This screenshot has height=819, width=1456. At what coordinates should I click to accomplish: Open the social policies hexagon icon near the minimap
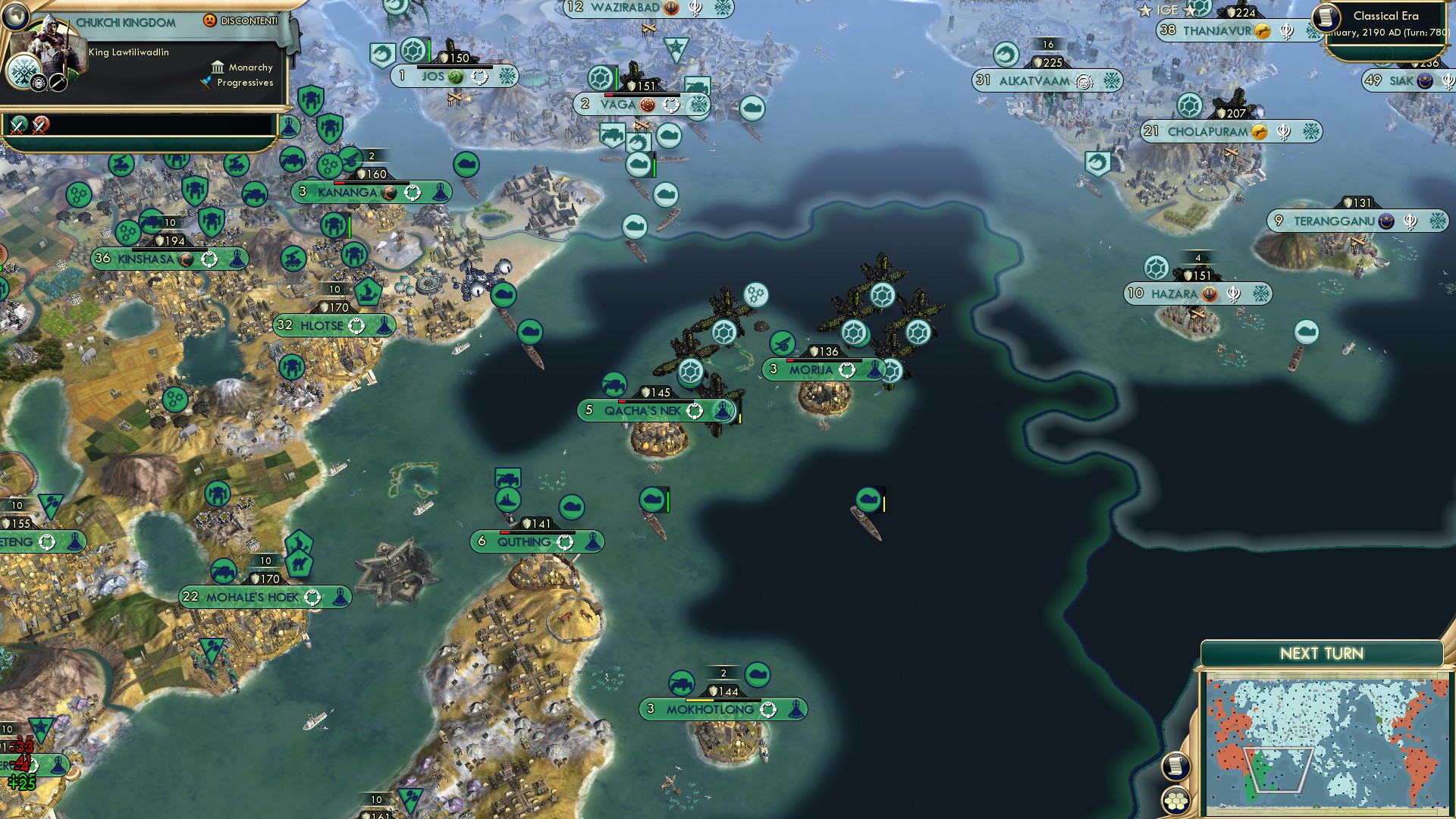click(x=1175, y=800)
